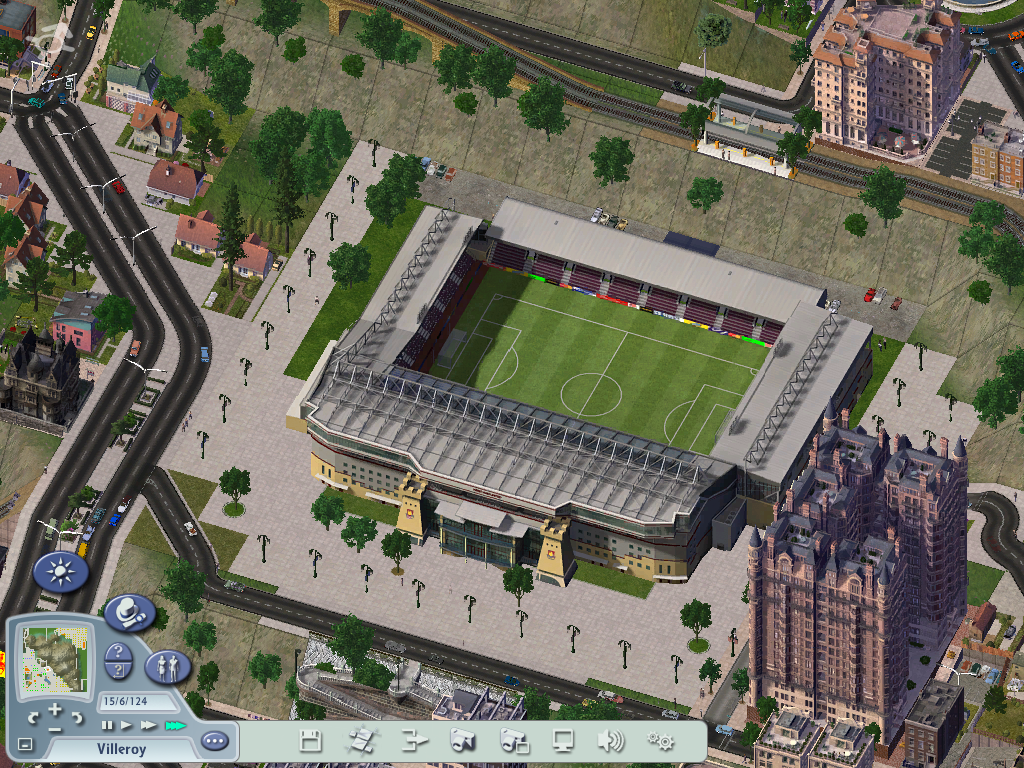Select the lower question mark route query

[x=117, y=671]
